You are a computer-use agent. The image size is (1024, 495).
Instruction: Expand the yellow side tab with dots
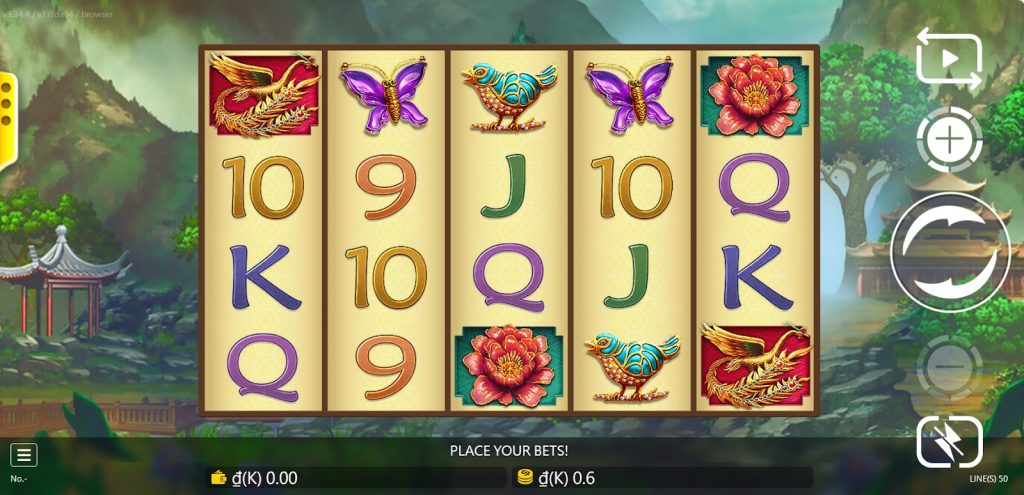[x=7, y=105]
